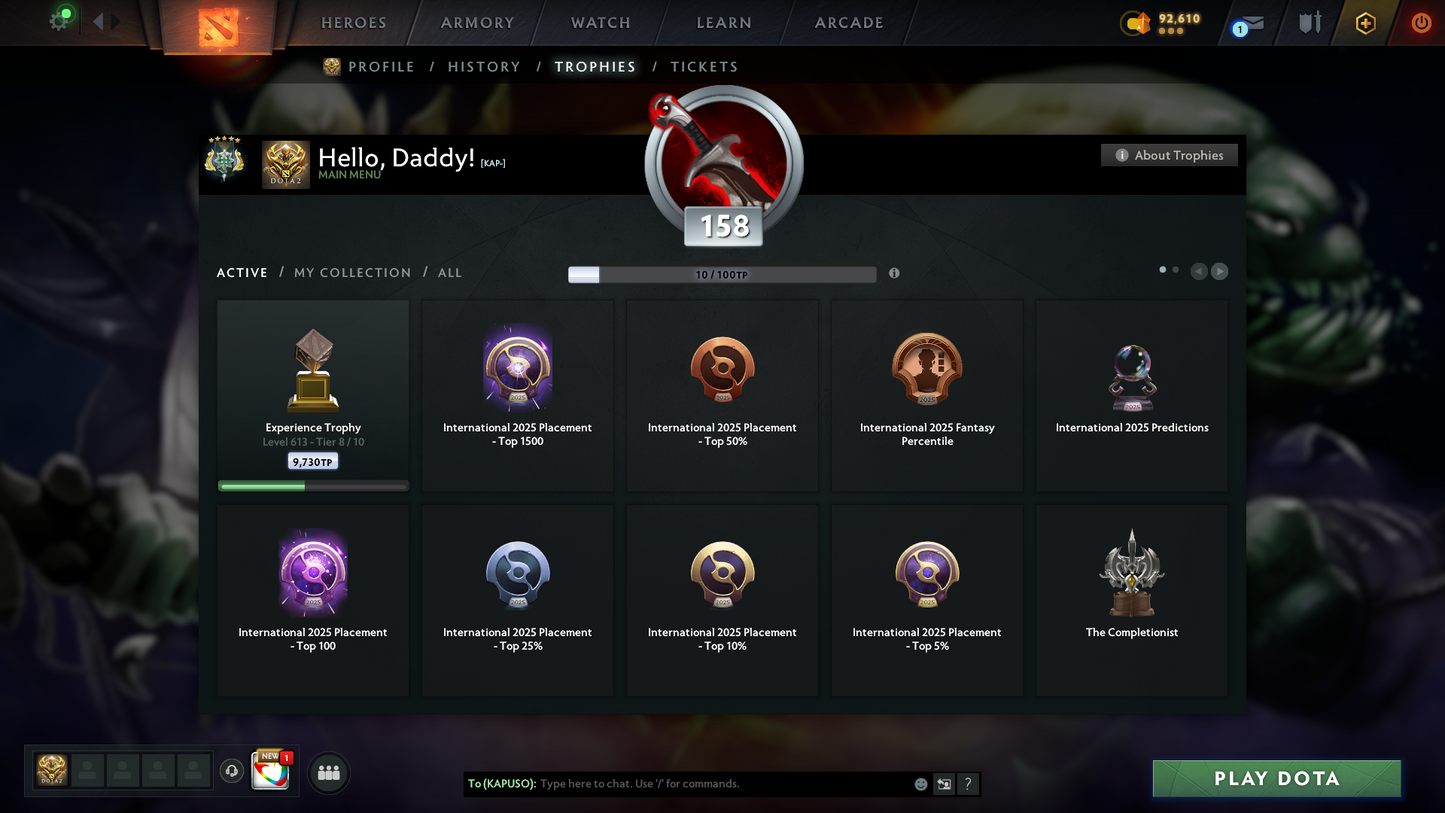The image size is (1445, 813).
Task: Show All trophies filter
Action: coord(450,273)
